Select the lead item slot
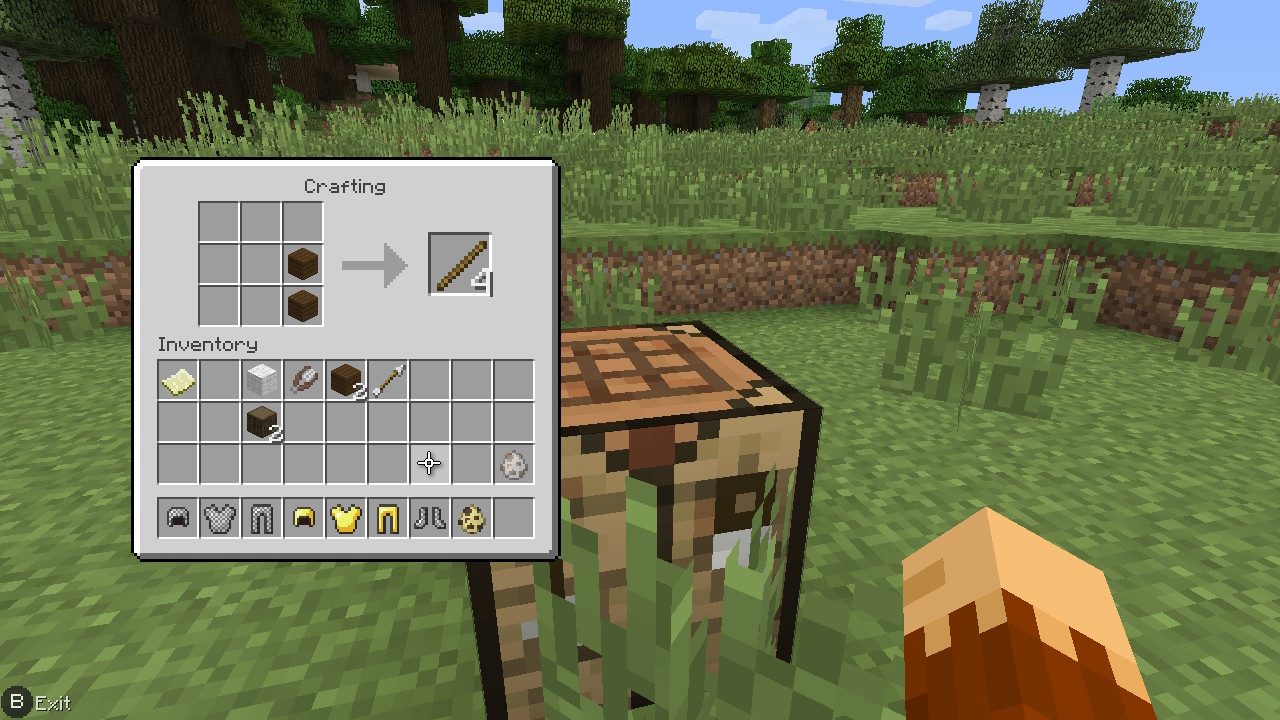The height and width of the screenshot is (720, 1280). pos(304,380)
